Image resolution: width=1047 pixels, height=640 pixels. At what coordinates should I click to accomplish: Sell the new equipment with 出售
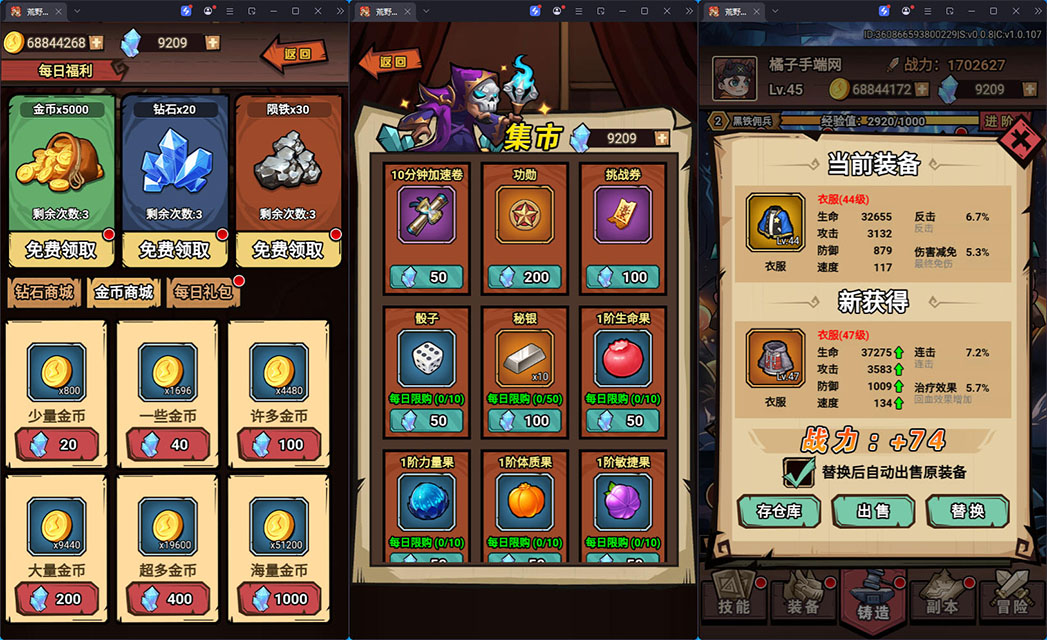pos(873,511)
